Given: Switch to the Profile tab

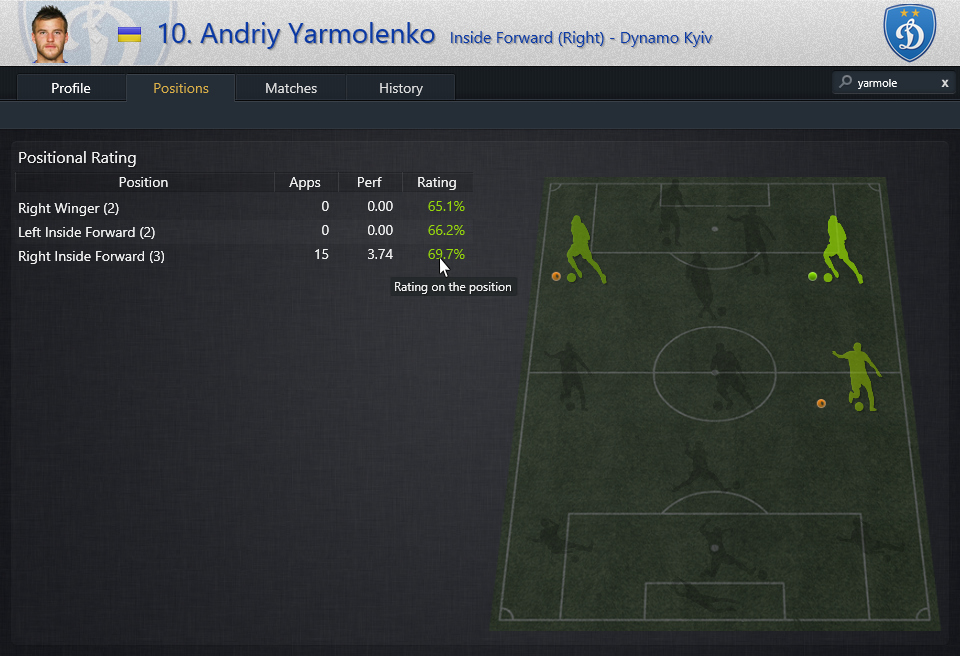Looking at the screenshot, I should click(71, 88).
